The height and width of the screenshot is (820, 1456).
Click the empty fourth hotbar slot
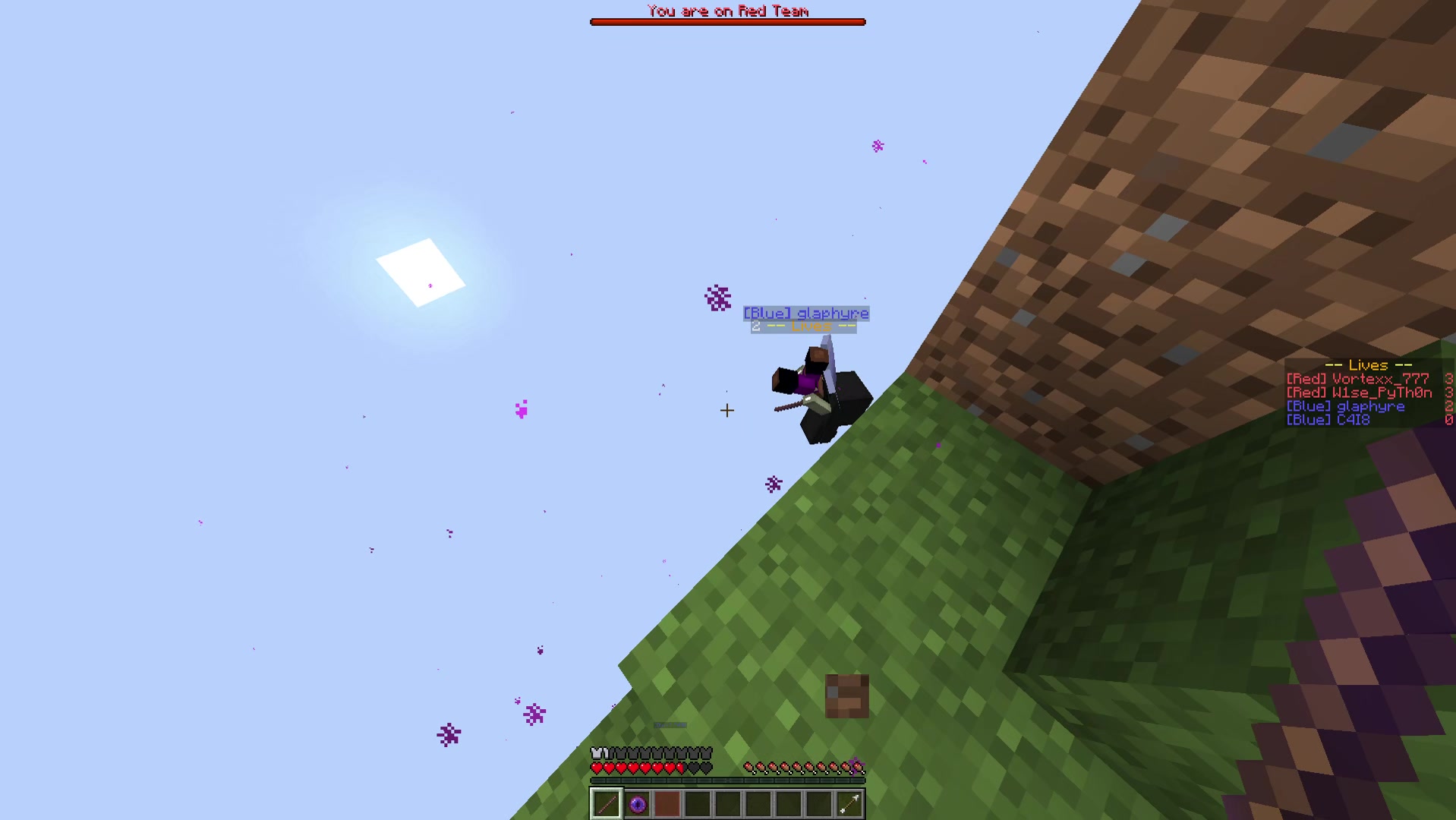[698, 804]
